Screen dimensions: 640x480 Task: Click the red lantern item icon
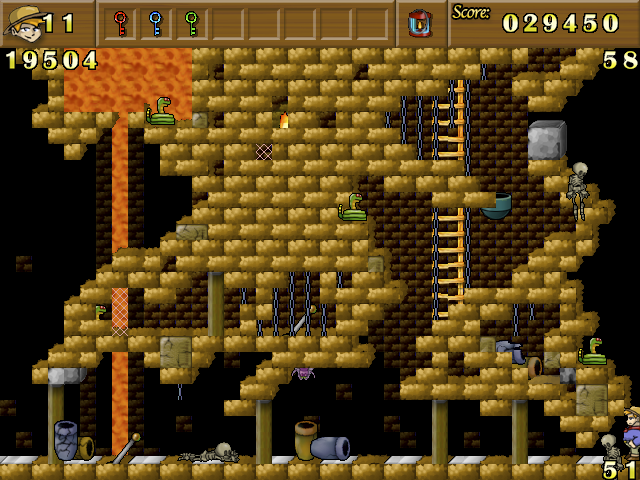click(x=421, y=23)
